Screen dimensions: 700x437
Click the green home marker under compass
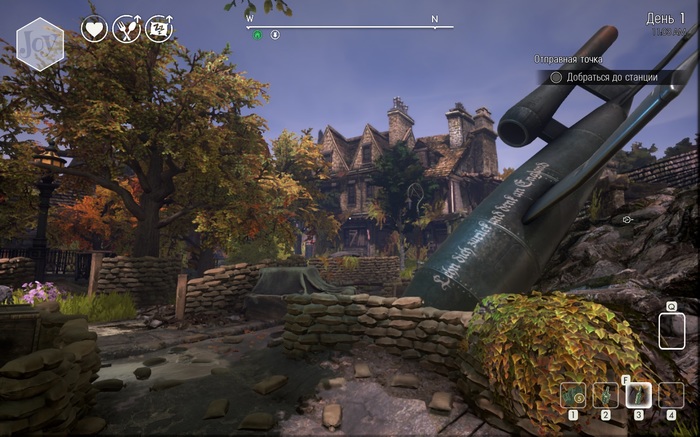(256, 34)
